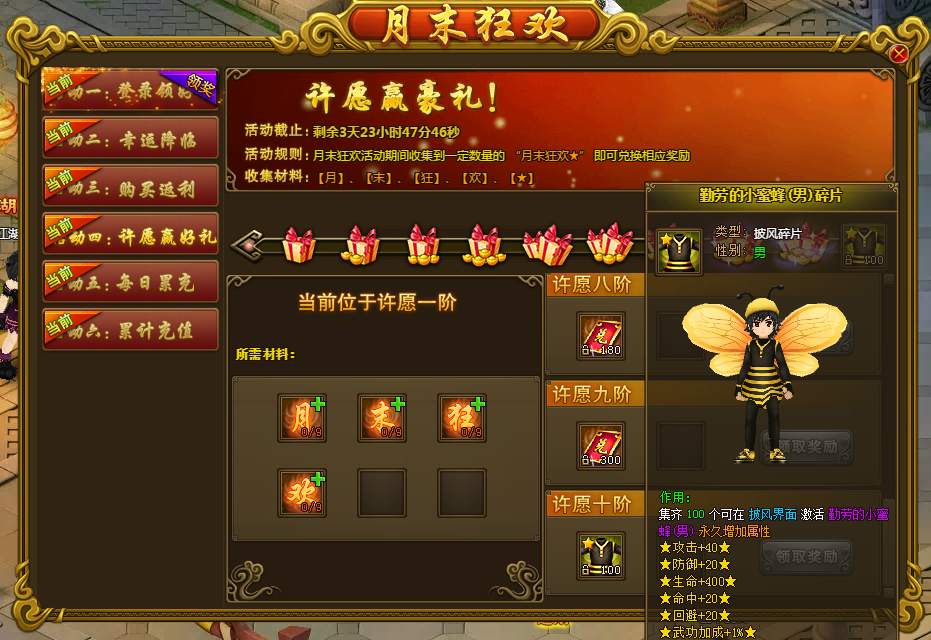Go to 活动五 每日累充 tab
Screen dimensions: 931x640
pyautogui.click(x=130, y=281)
